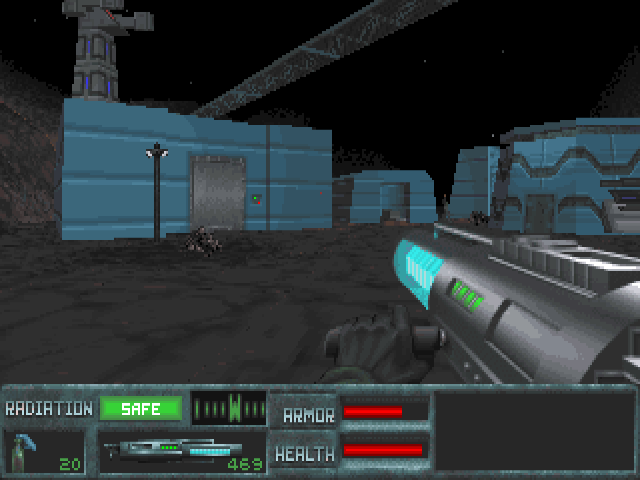Click the empty message display panel

[x=534, y=431]
